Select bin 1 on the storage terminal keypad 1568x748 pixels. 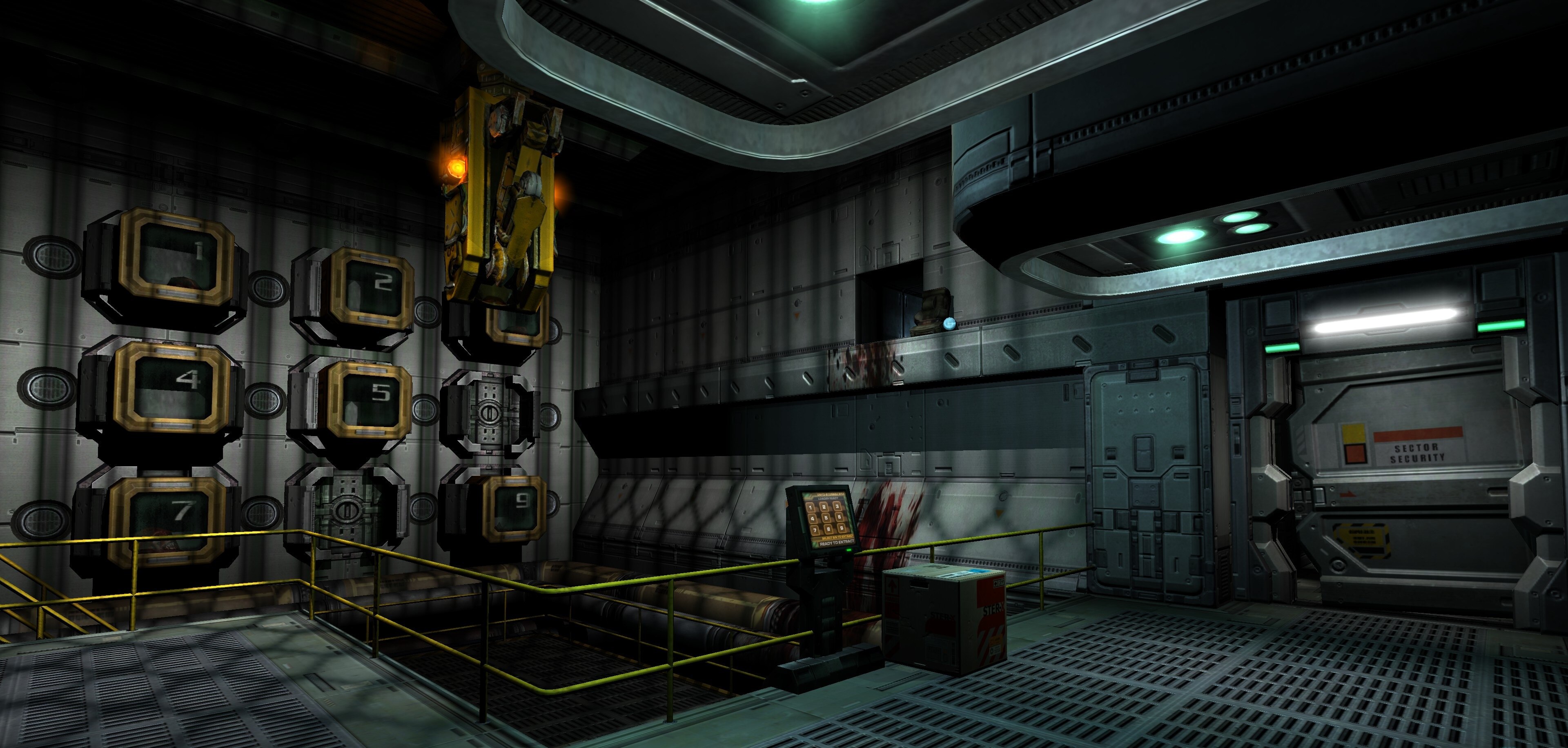tap(811, 508)
